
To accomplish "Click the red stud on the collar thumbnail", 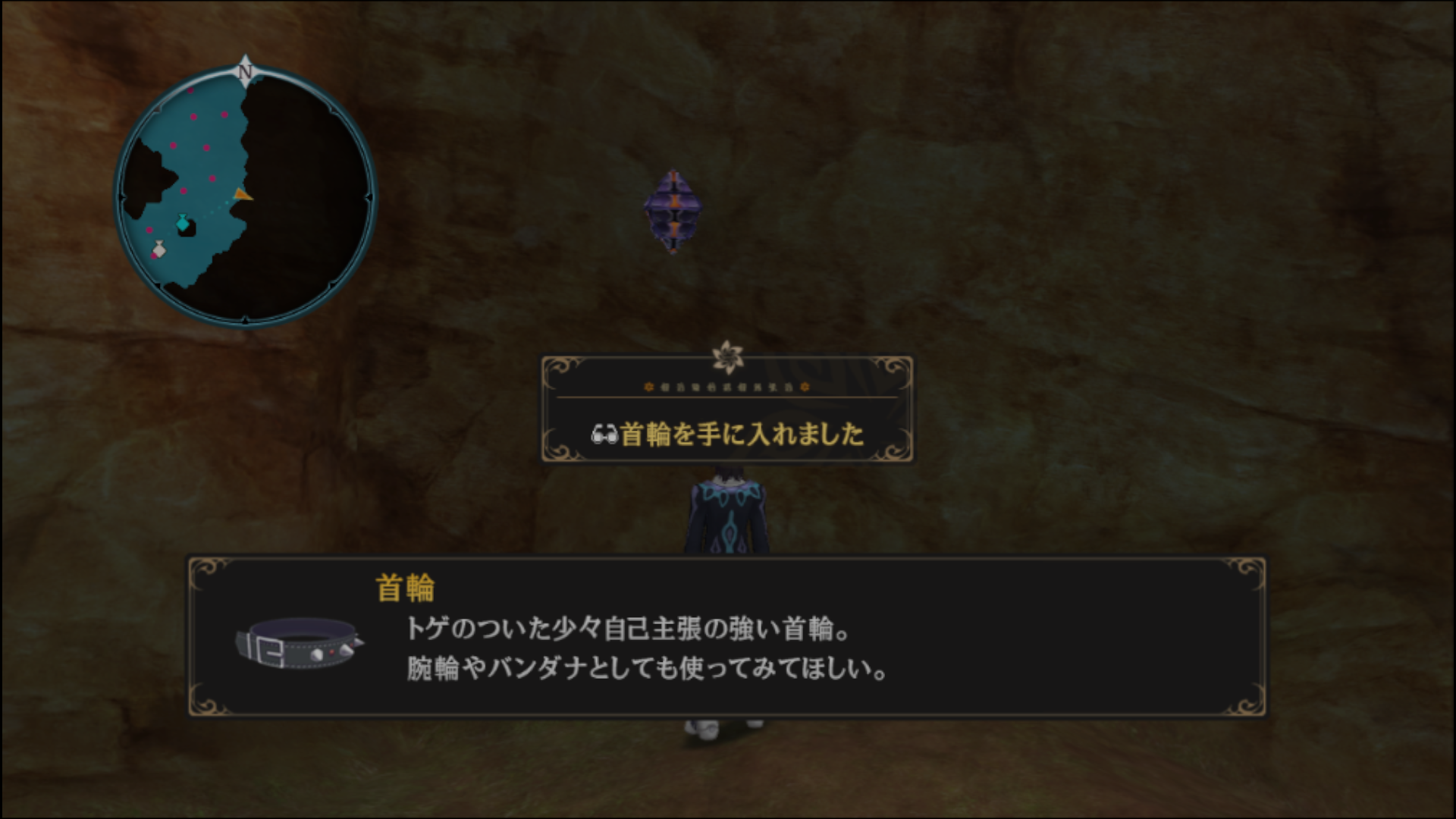I will pyautogui.click(x=331, y=653).
